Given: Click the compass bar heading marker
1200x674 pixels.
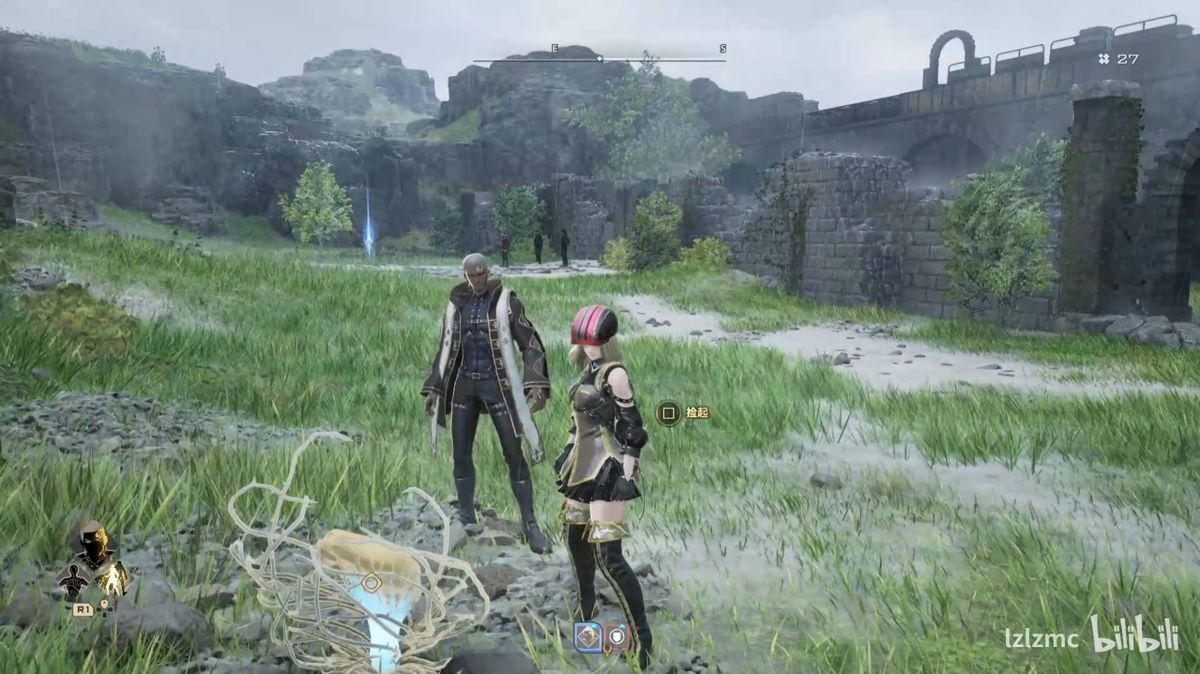Looking at the screenshot, I should pos(599,59).
